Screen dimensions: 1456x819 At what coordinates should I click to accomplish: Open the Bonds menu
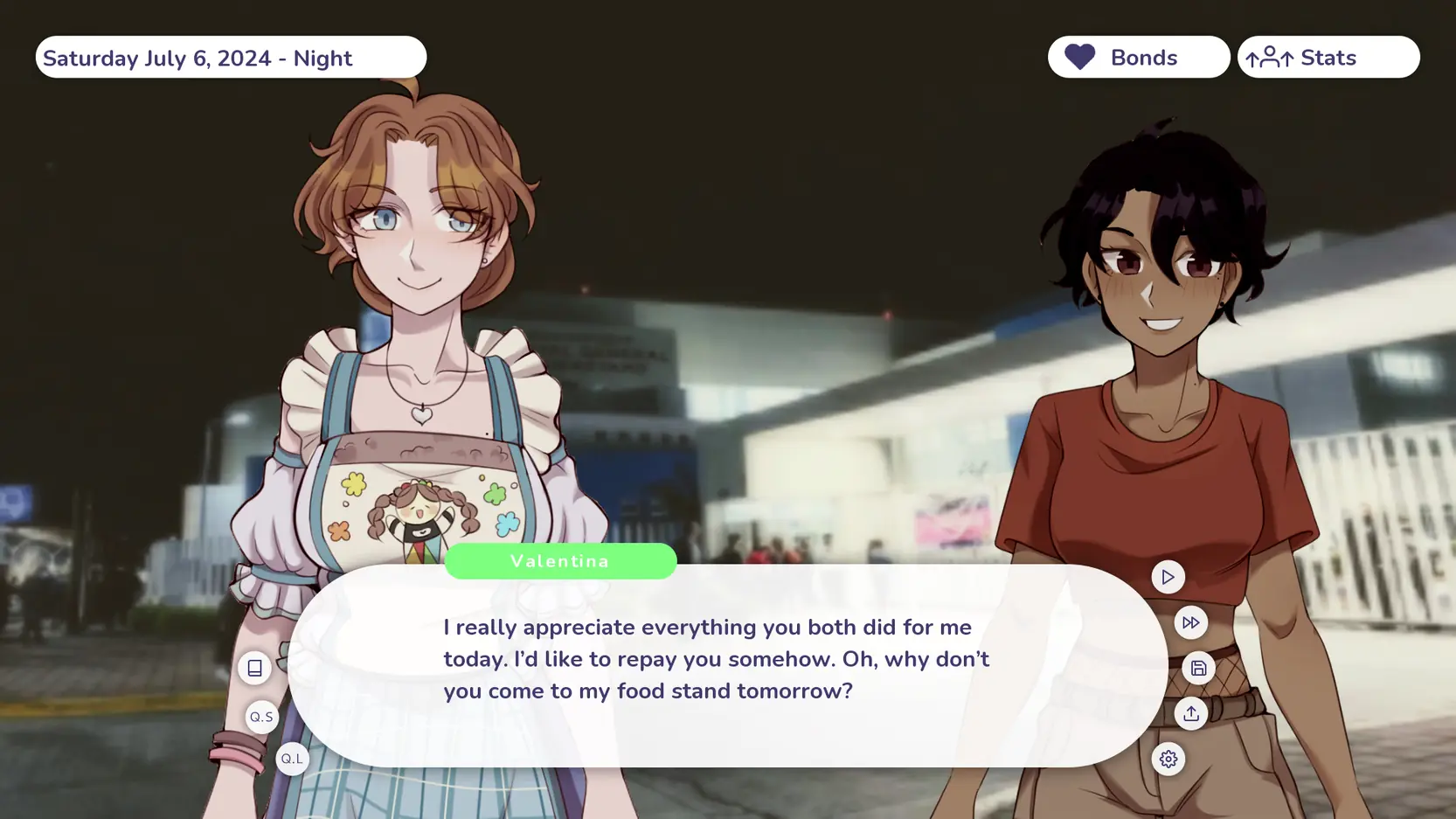coord(1138,58)
